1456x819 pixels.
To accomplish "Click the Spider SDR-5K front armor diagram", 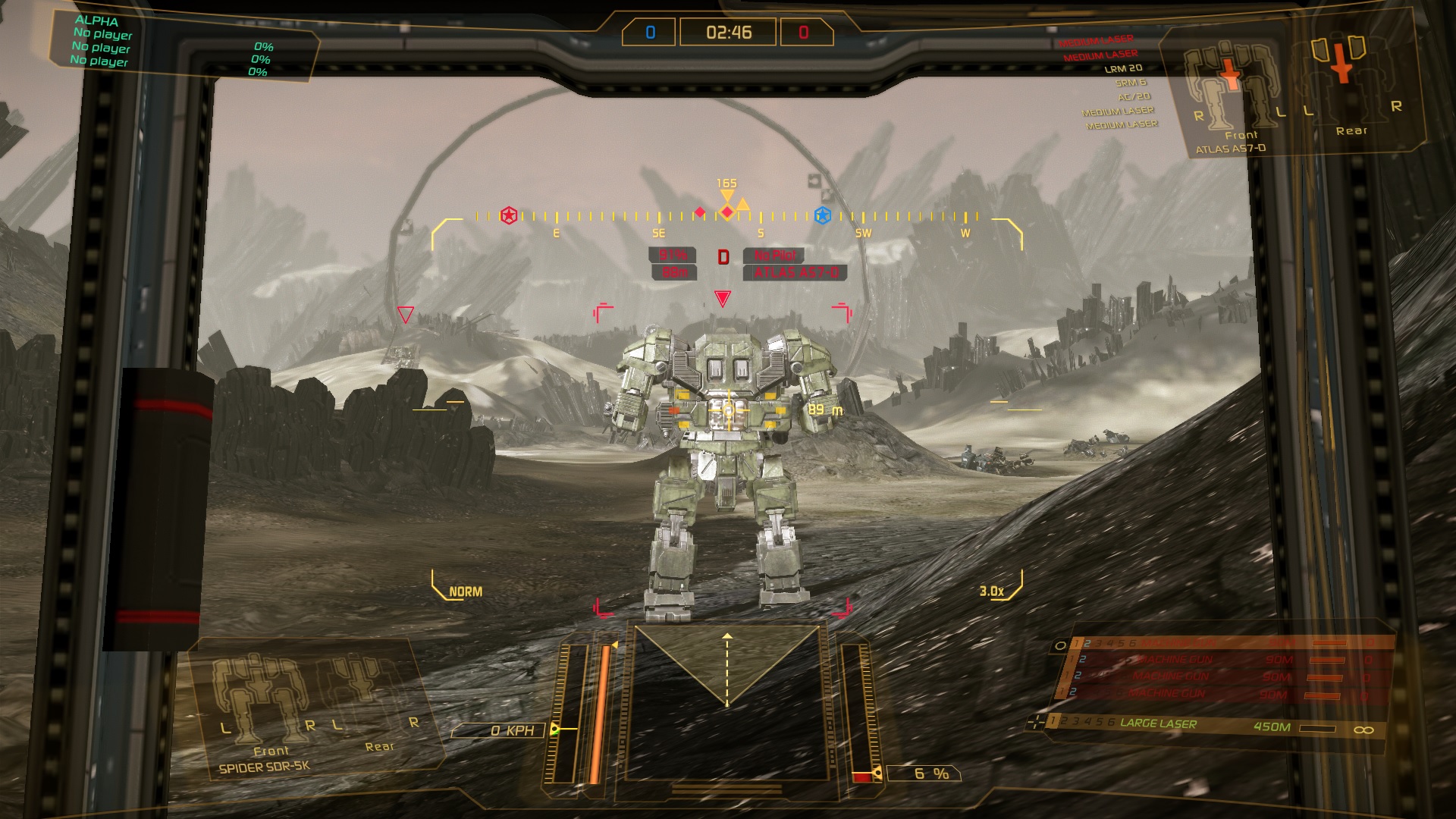I will [x=261, y=701].
